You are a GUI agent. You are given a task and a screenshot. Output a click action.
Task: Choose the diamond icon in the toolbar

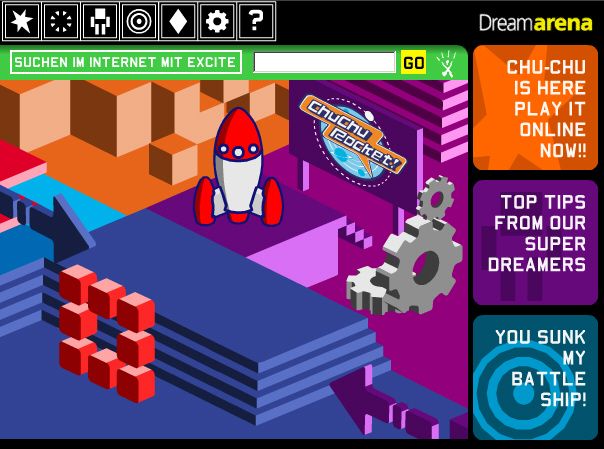pyautogui.click(x=177, y=19)
